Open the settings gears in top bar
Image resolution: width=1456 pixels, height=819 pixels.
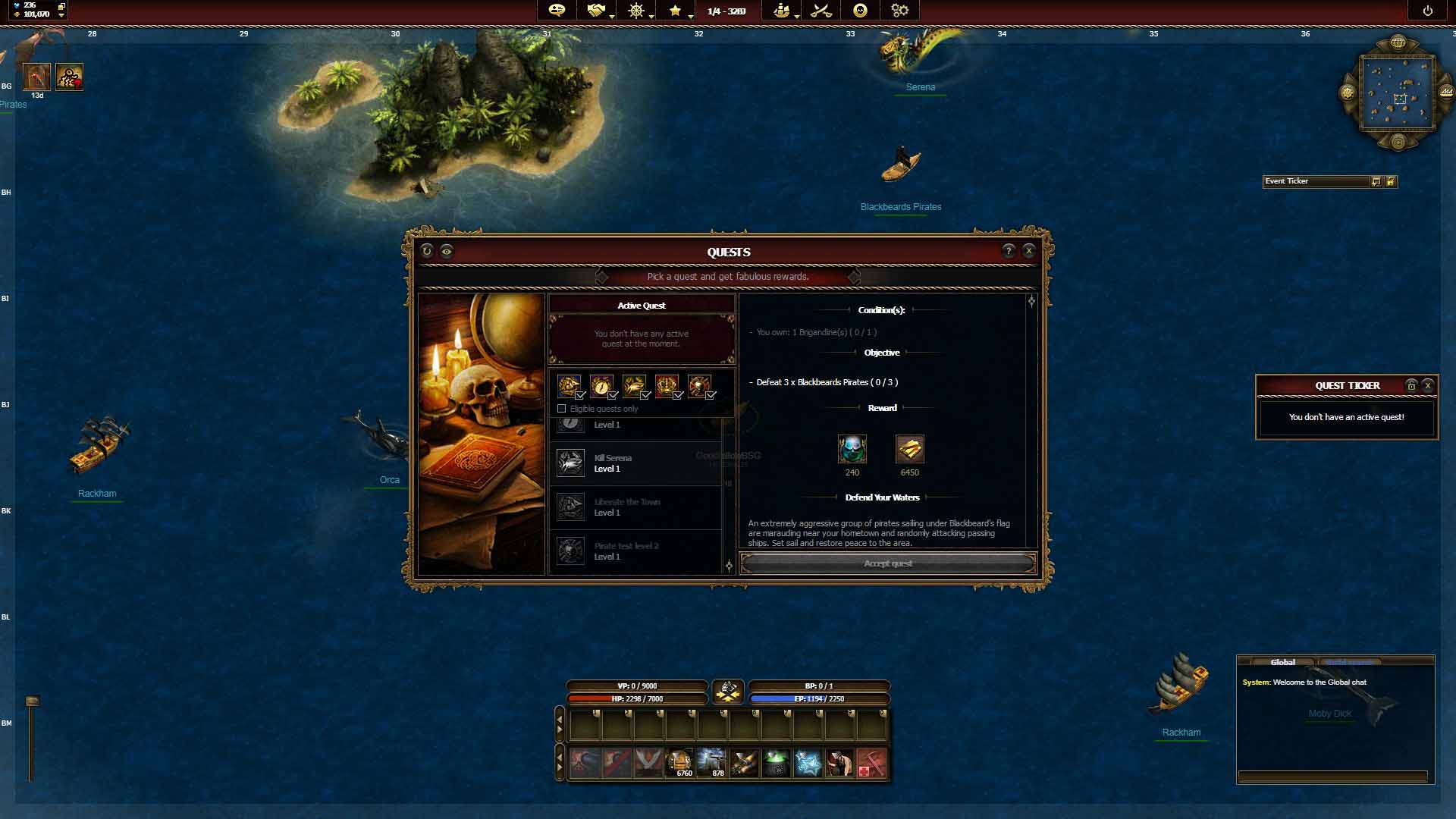tap(899, 11)
